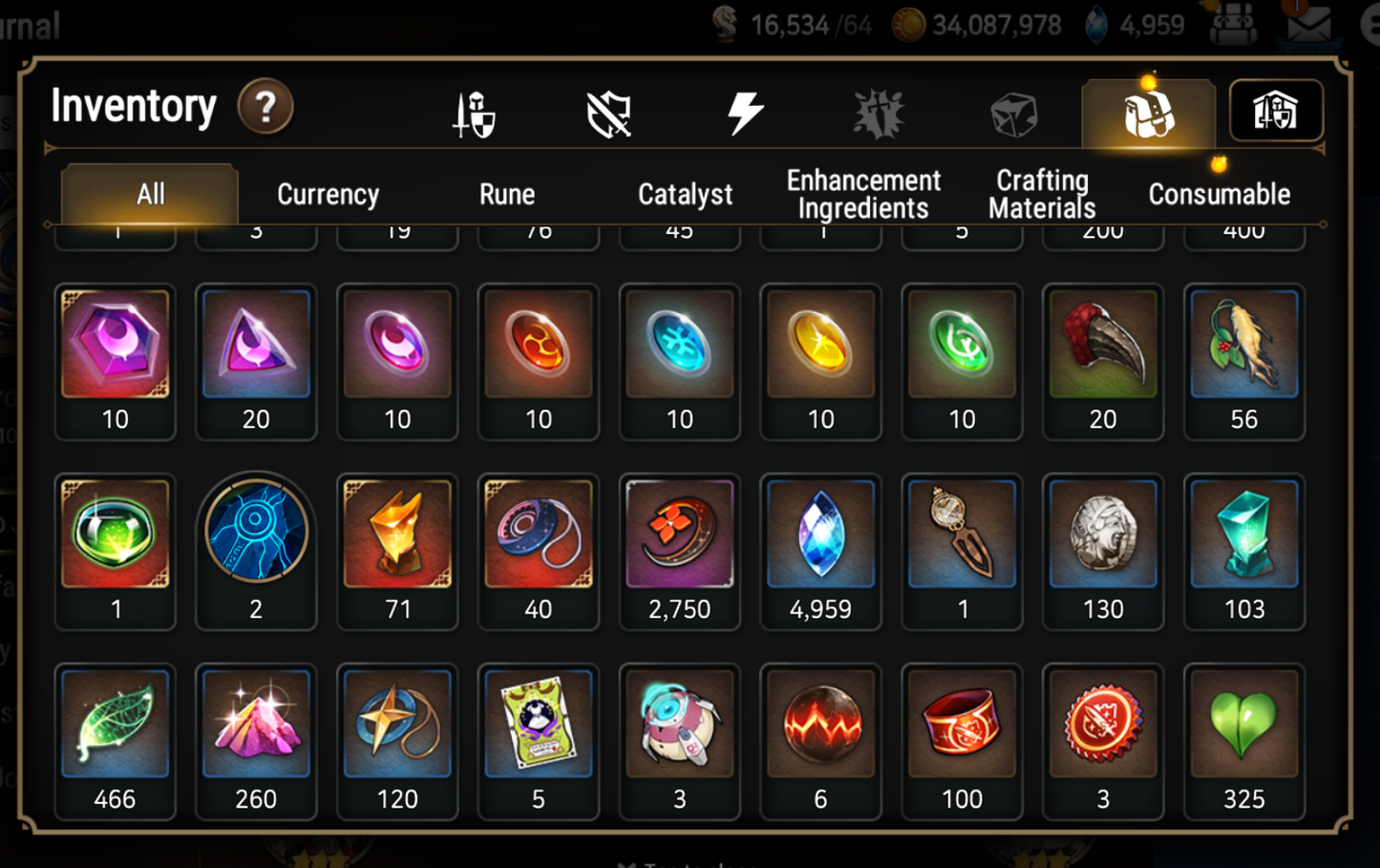Open the fortress icon beside the backpack
The width and height of the screenshot is (1380, 868).
pyautogui.click(x=1277, y=112)
